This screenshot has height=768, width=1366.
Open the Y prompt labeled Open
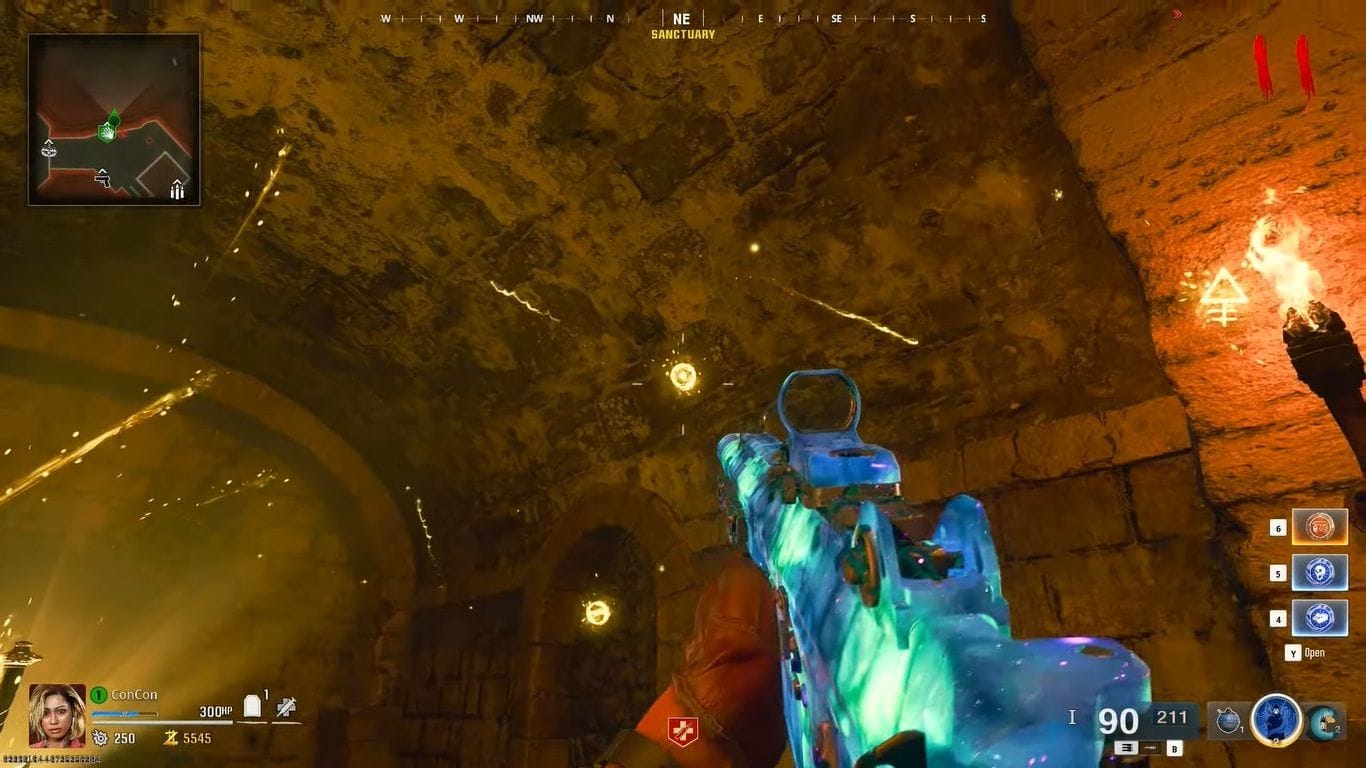(1300, 652)
